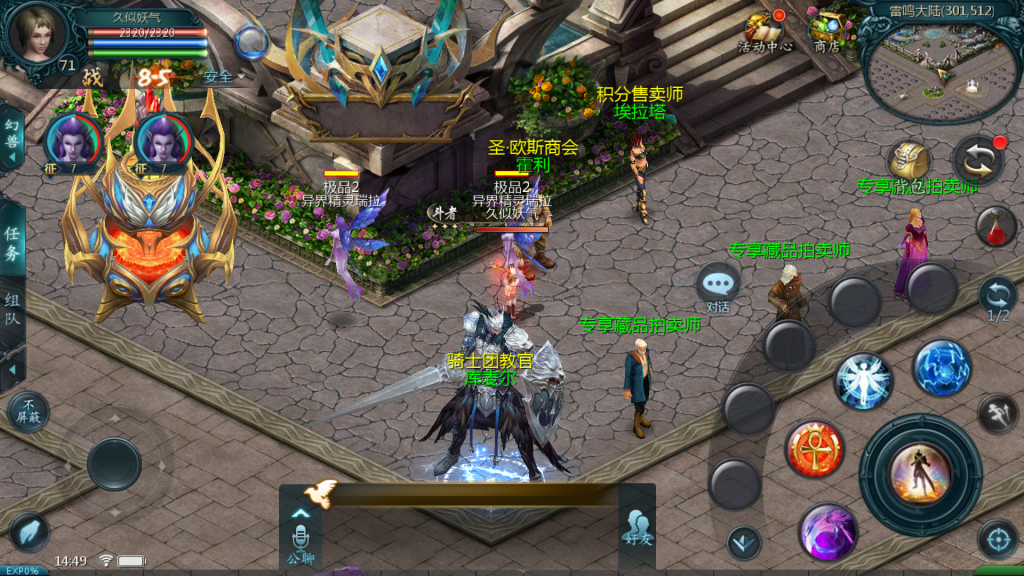Open the golden backpack inventory
Viewport: 1024px width, 576px height.
[x=909, y=160]
